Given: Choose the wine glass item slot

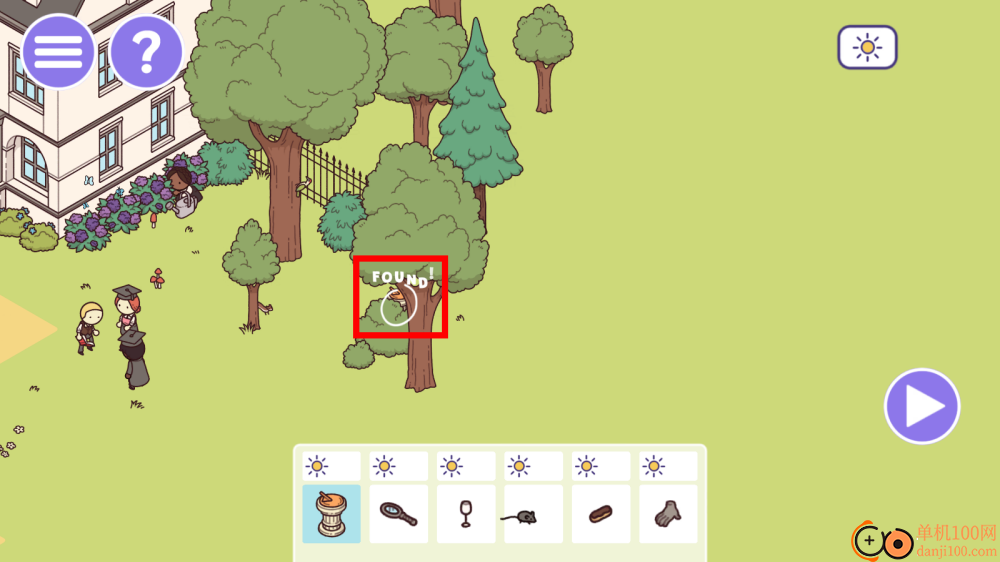Looking at the screenshot, I should point(466,514).
